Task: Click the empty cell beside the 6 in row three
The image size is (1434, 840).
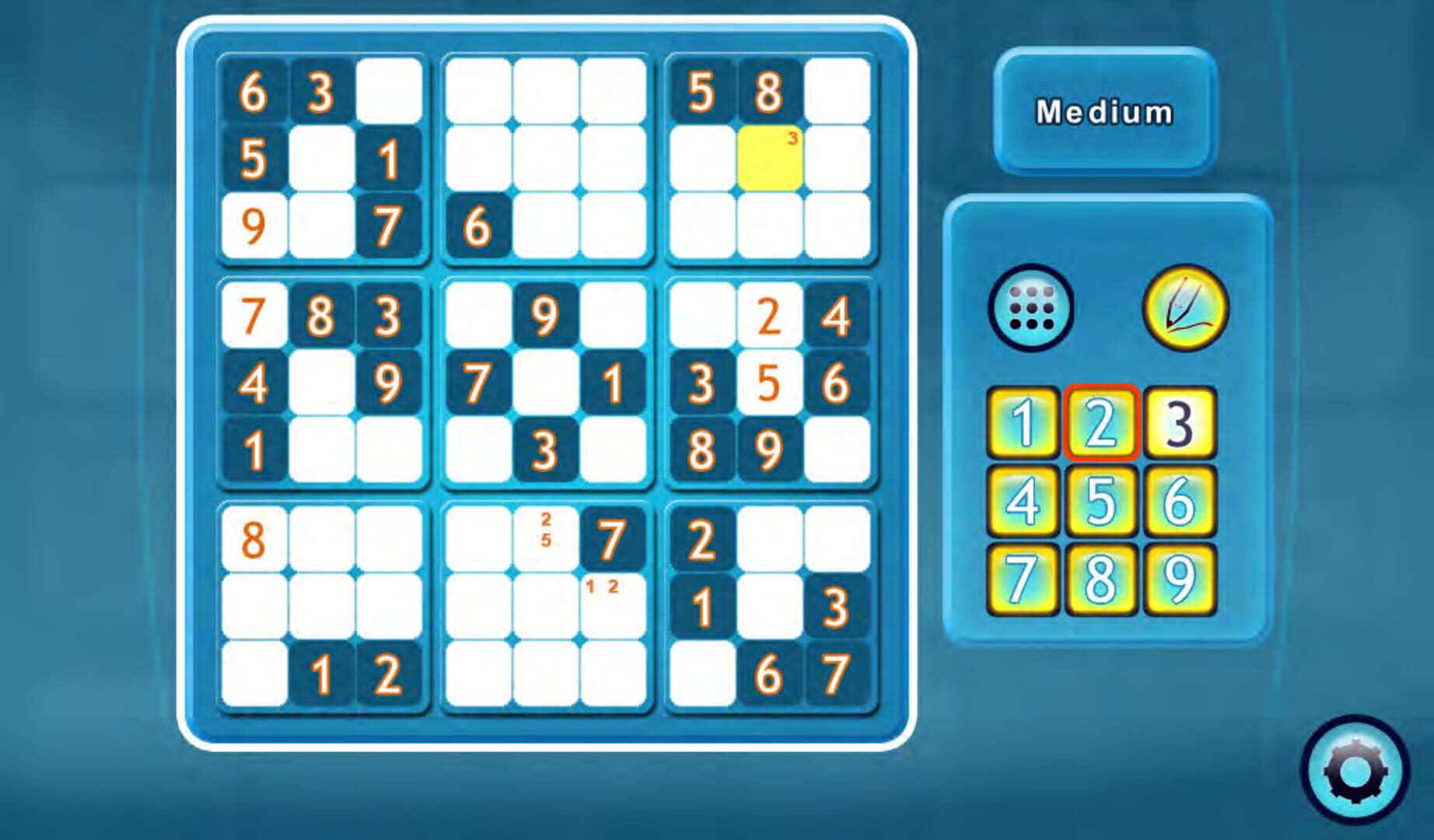Action: point(545,226)
